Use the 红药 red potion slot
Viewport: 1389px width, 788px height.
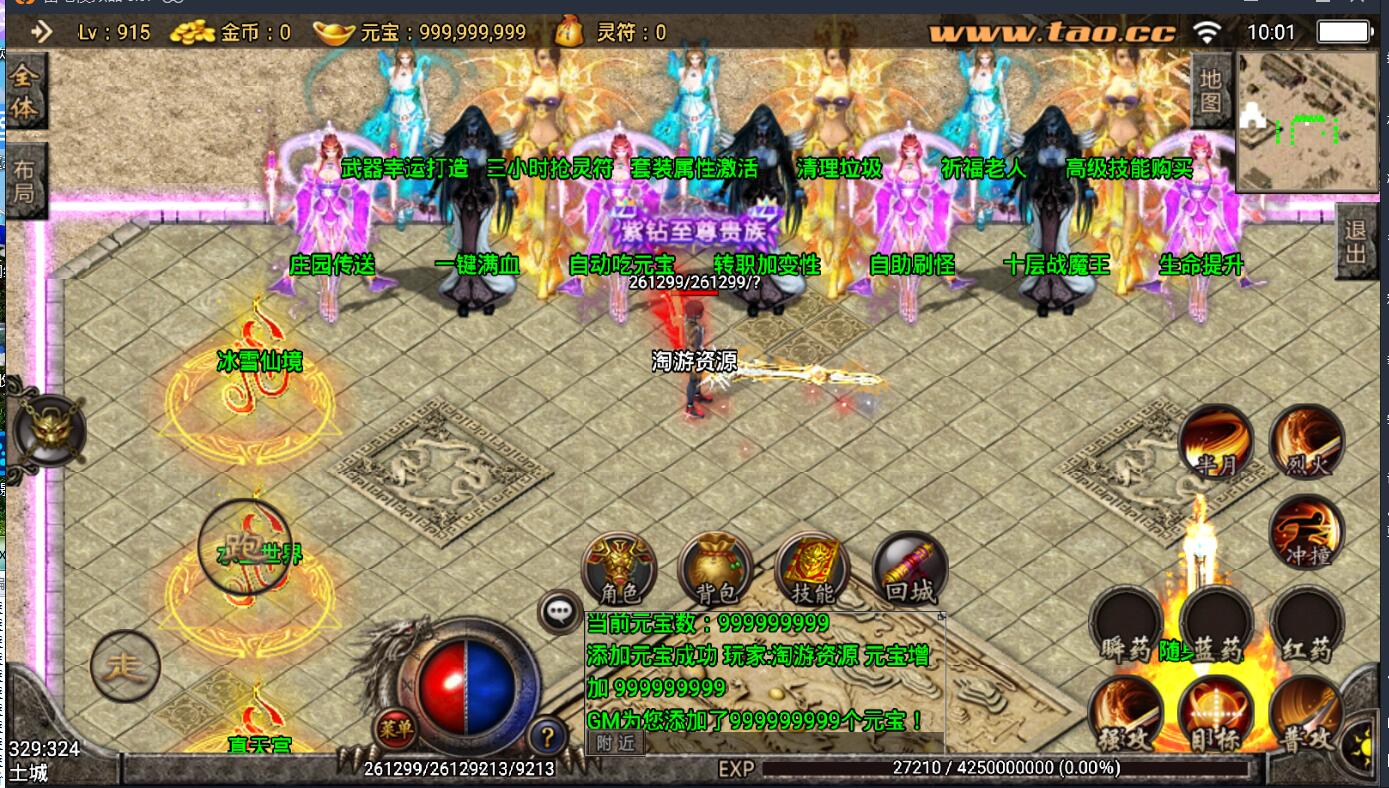tap(1306, 623)
